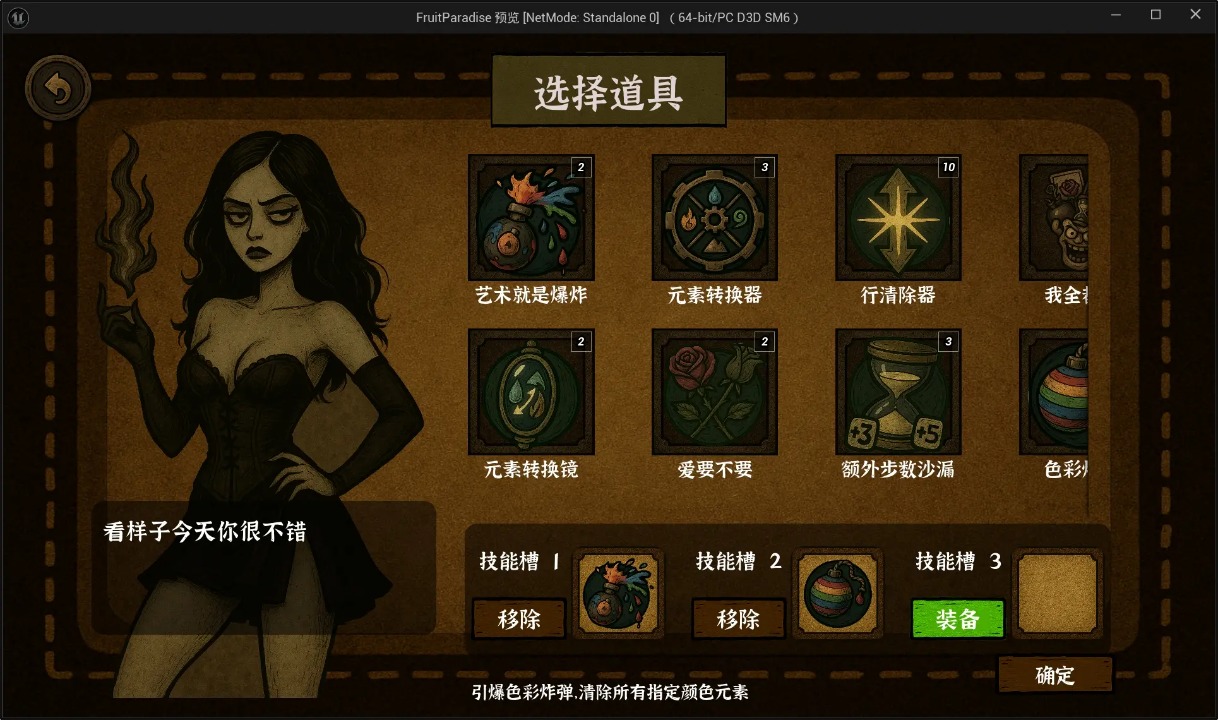1218x720 pixels.
Task: Select the 艺术就是爆炸 bomb item
Action: (x=531, y=218)
